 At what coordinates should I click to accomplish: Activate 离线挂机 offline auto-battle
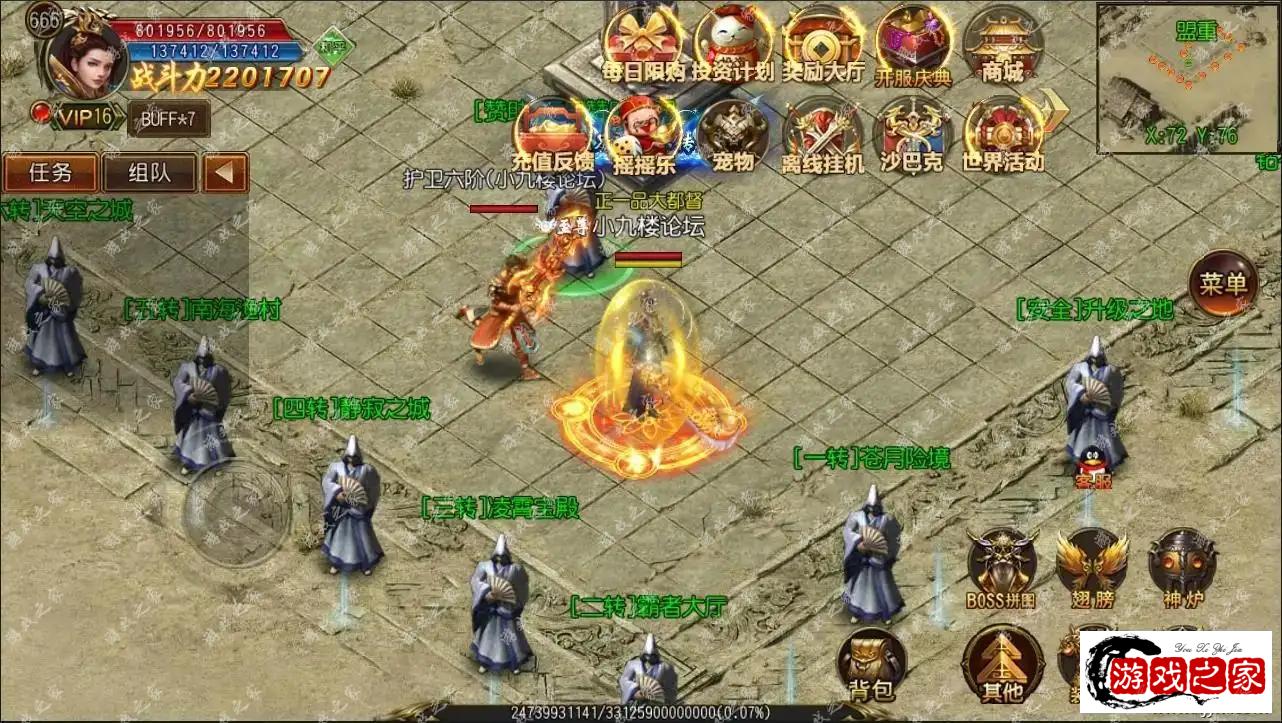point(822,135)
